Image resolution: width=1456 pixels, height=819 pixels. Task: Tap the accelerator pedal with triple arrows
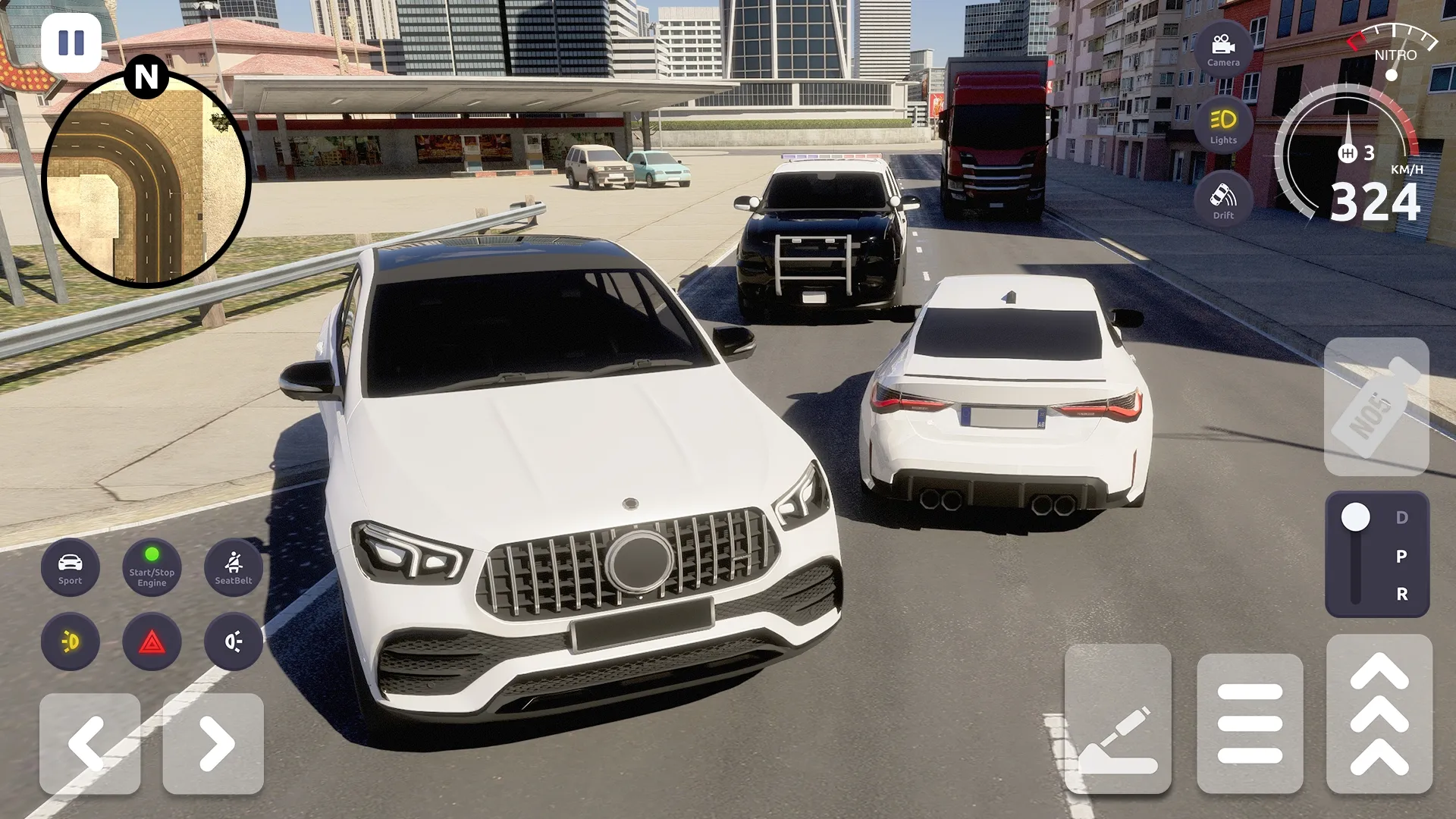(x=1379, y=715)
